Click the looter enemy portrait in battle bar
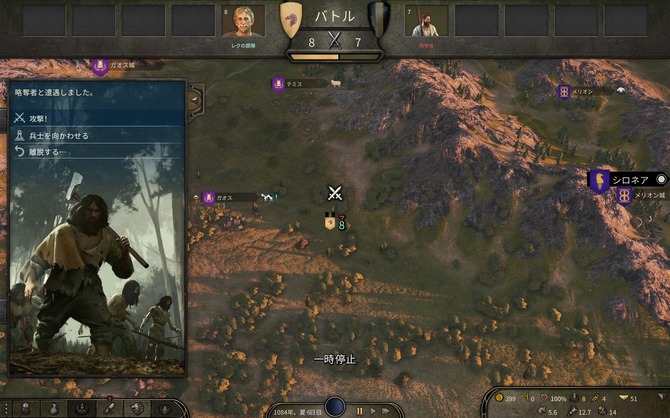Image resolution: width=670 pixels, height=418 pixels. (427, 21)
